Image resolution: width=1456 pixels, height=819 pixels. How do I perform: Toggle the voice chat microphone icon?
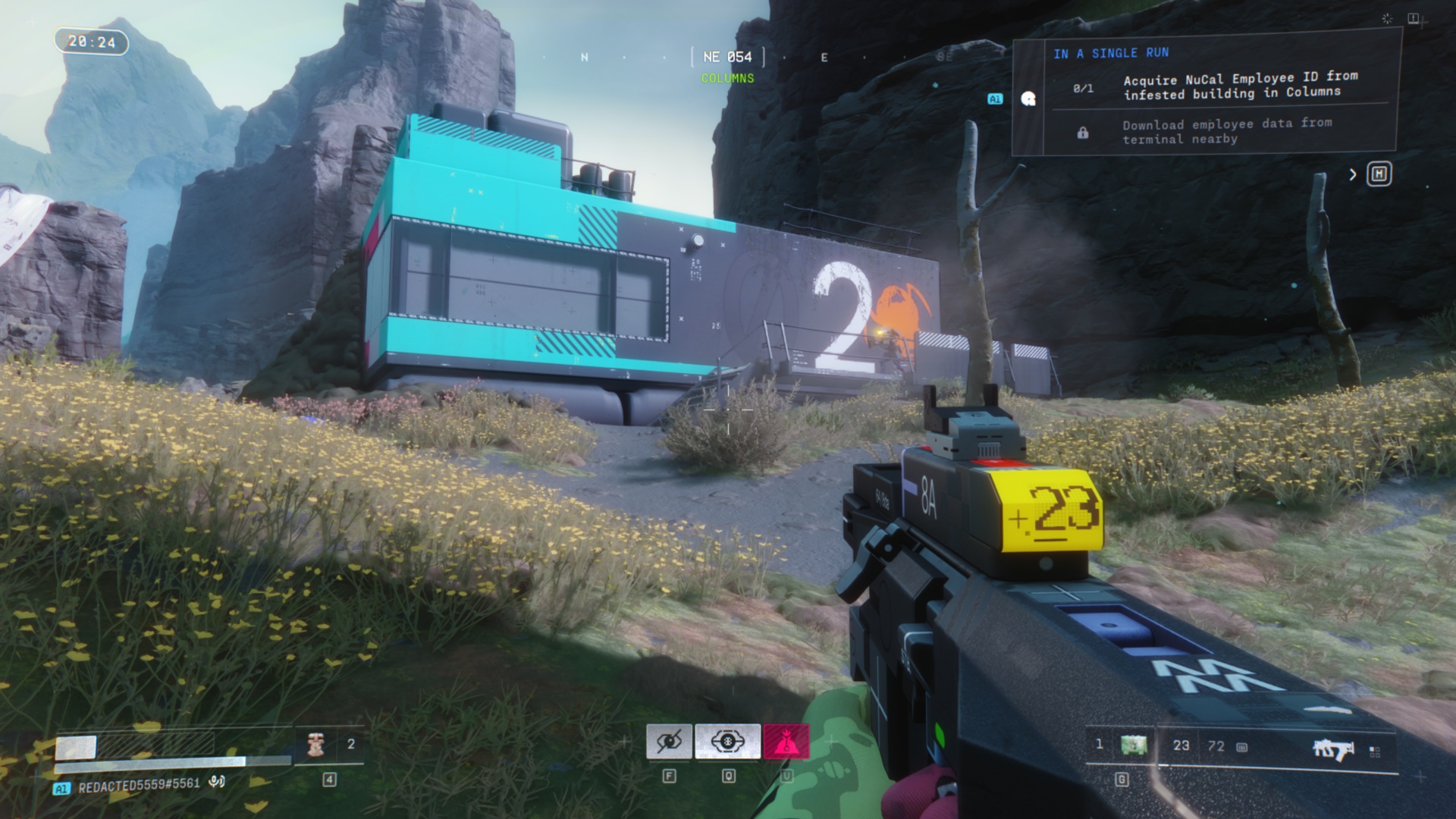(217, 782)
